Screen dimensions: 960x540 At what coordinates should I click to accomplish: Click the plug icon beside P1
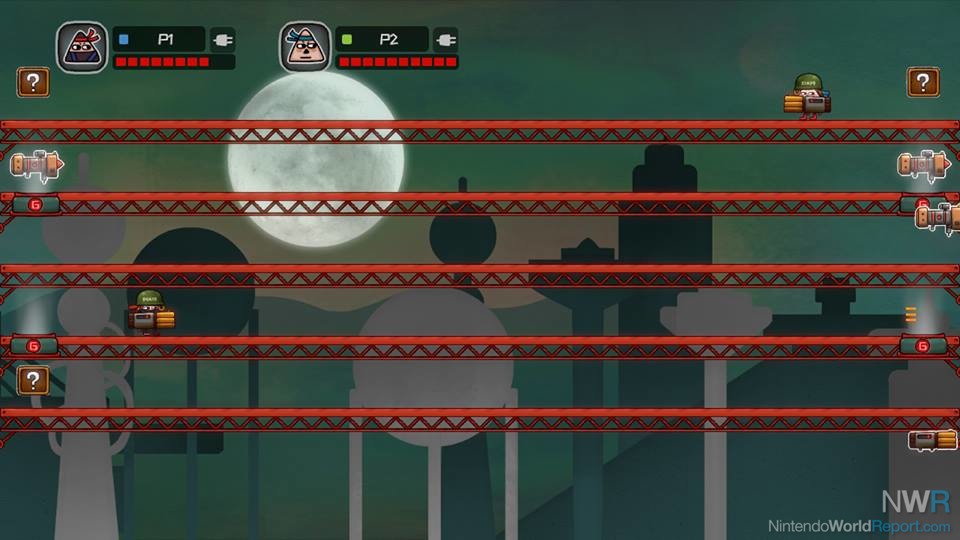(x=223, y=40)
